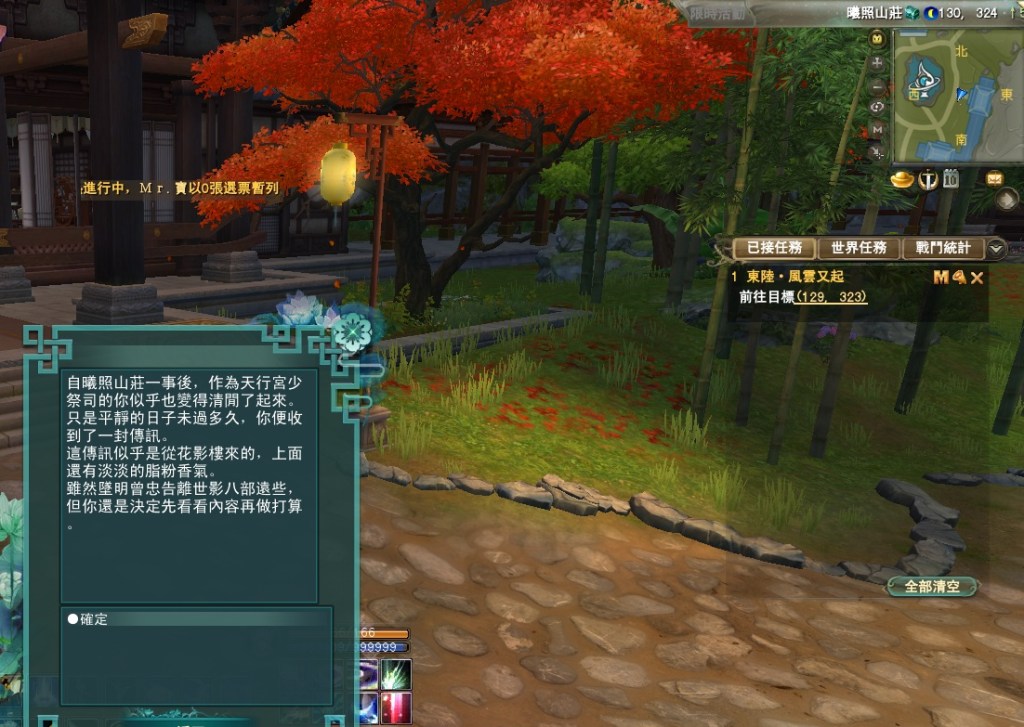Switch to the 已接任務 tab
The image size is (1024, 727).
(x=768, y=248)
